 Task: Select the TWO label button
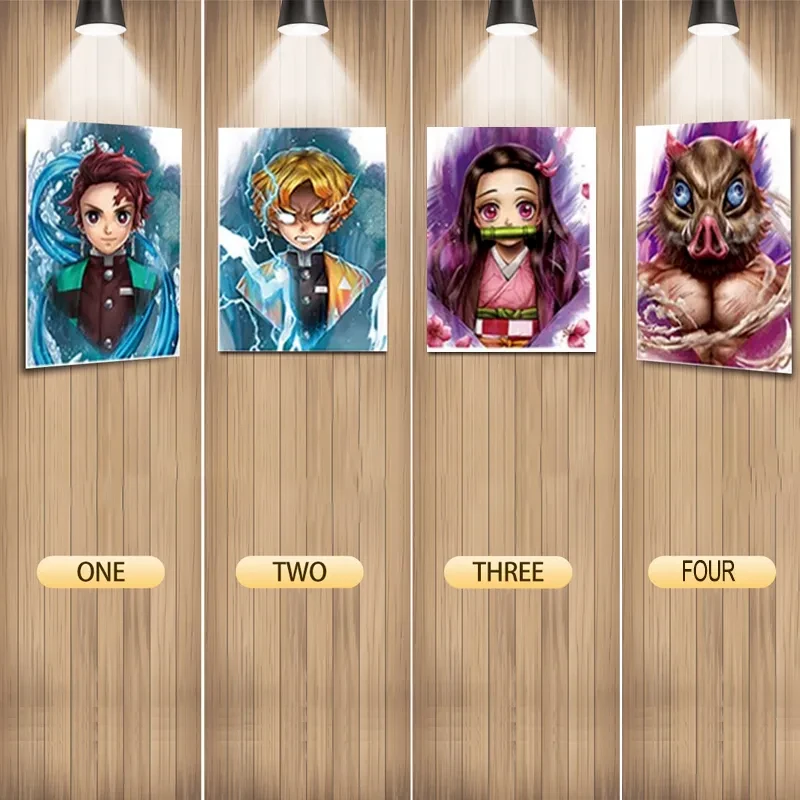(x=299, y=572)
